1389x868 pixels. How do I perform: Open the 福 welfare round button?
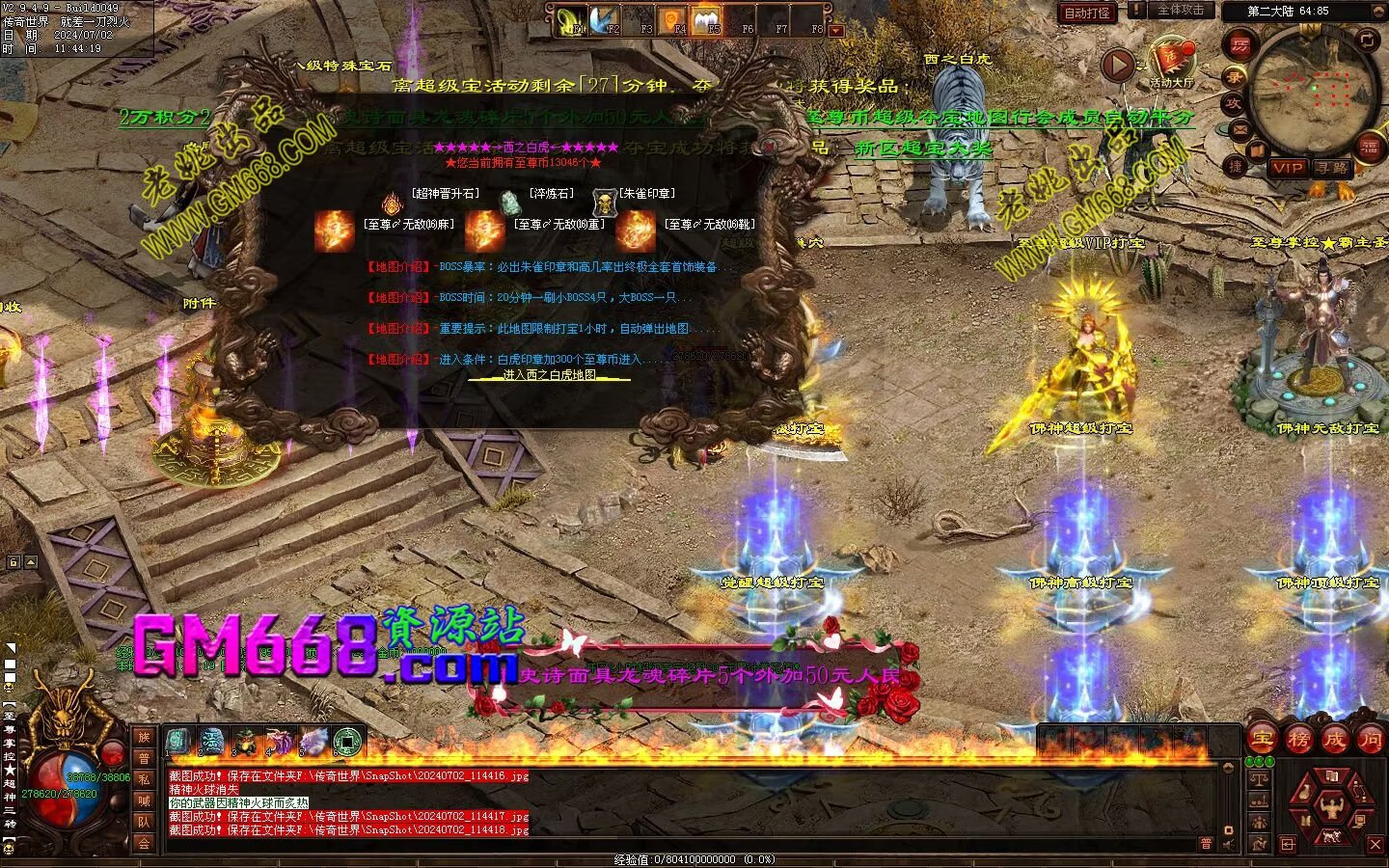(x=1370, y=146)
